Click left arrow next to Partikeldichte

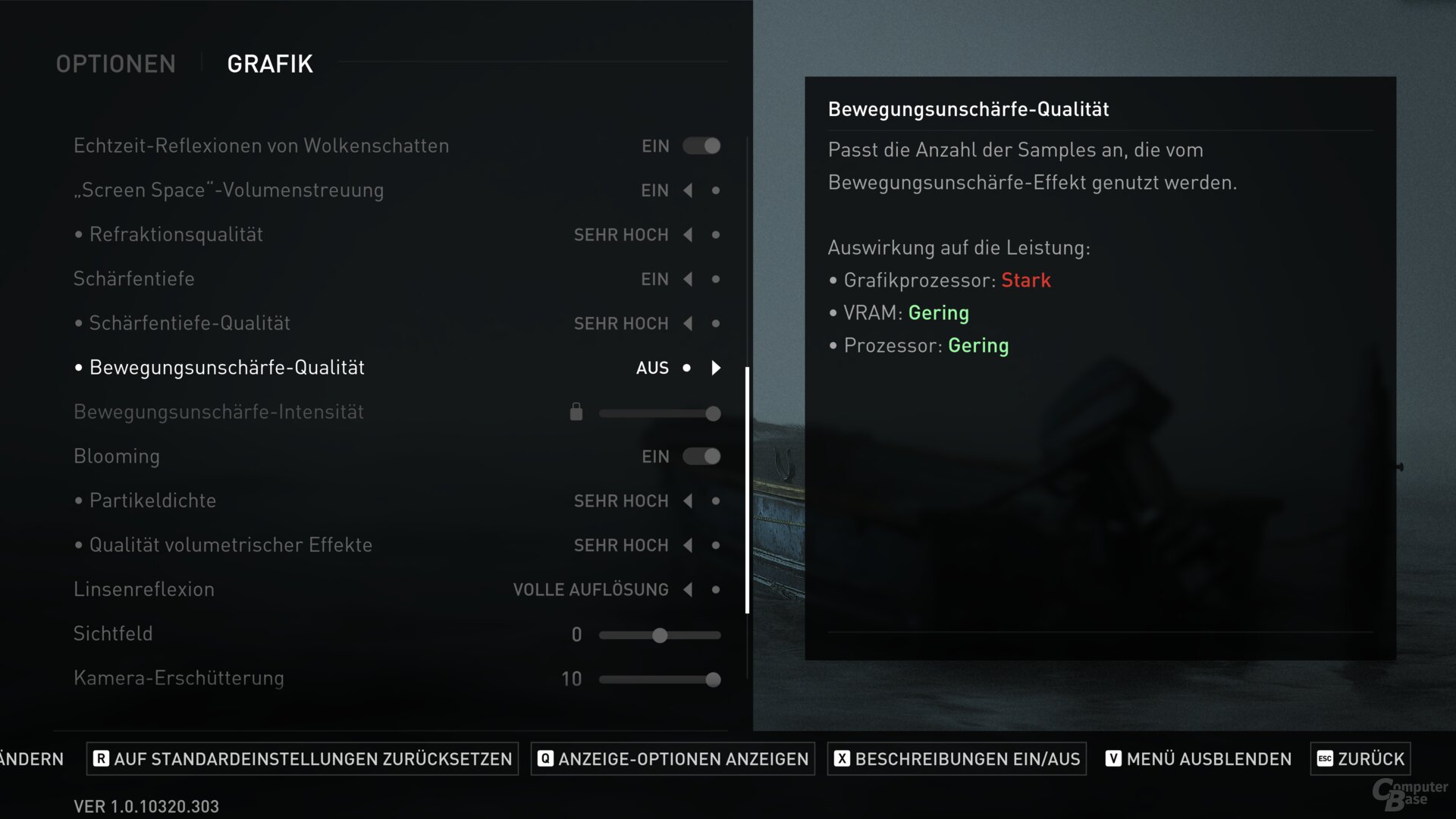point(687,500)
